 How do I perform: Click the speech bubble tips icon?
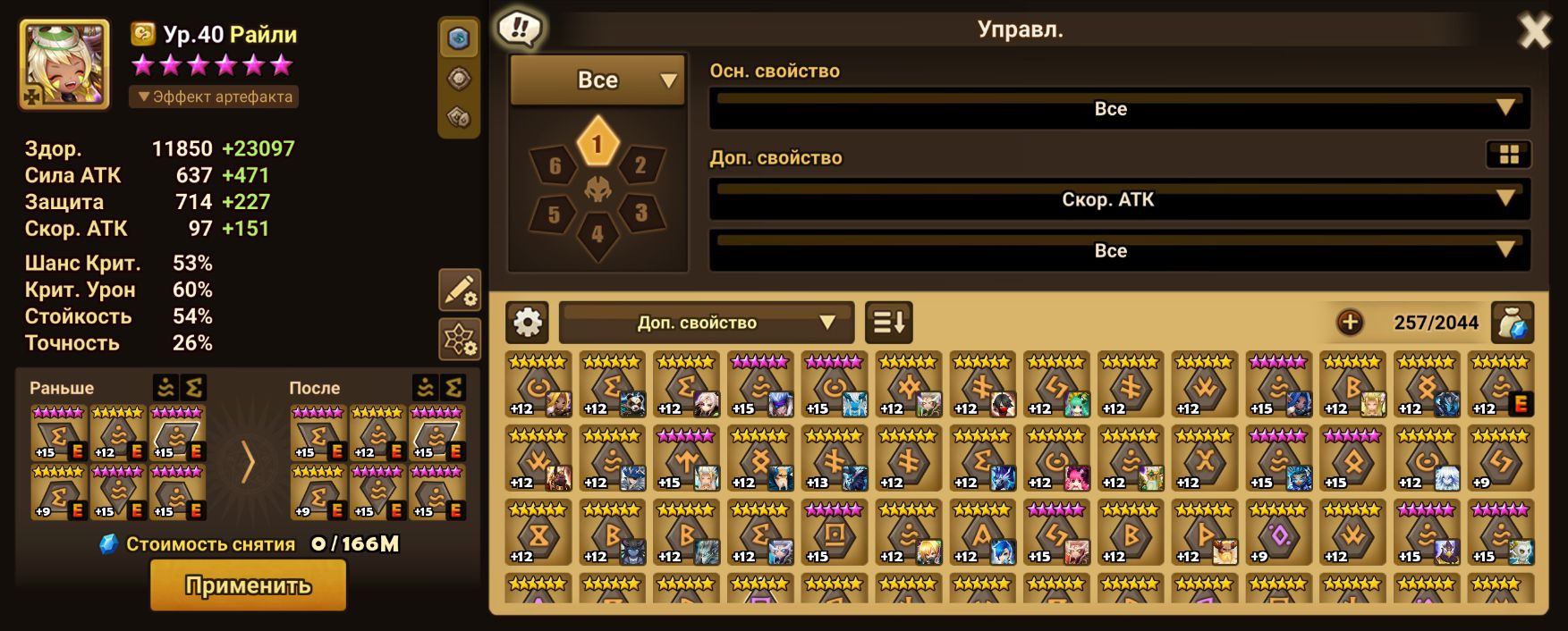520,29
